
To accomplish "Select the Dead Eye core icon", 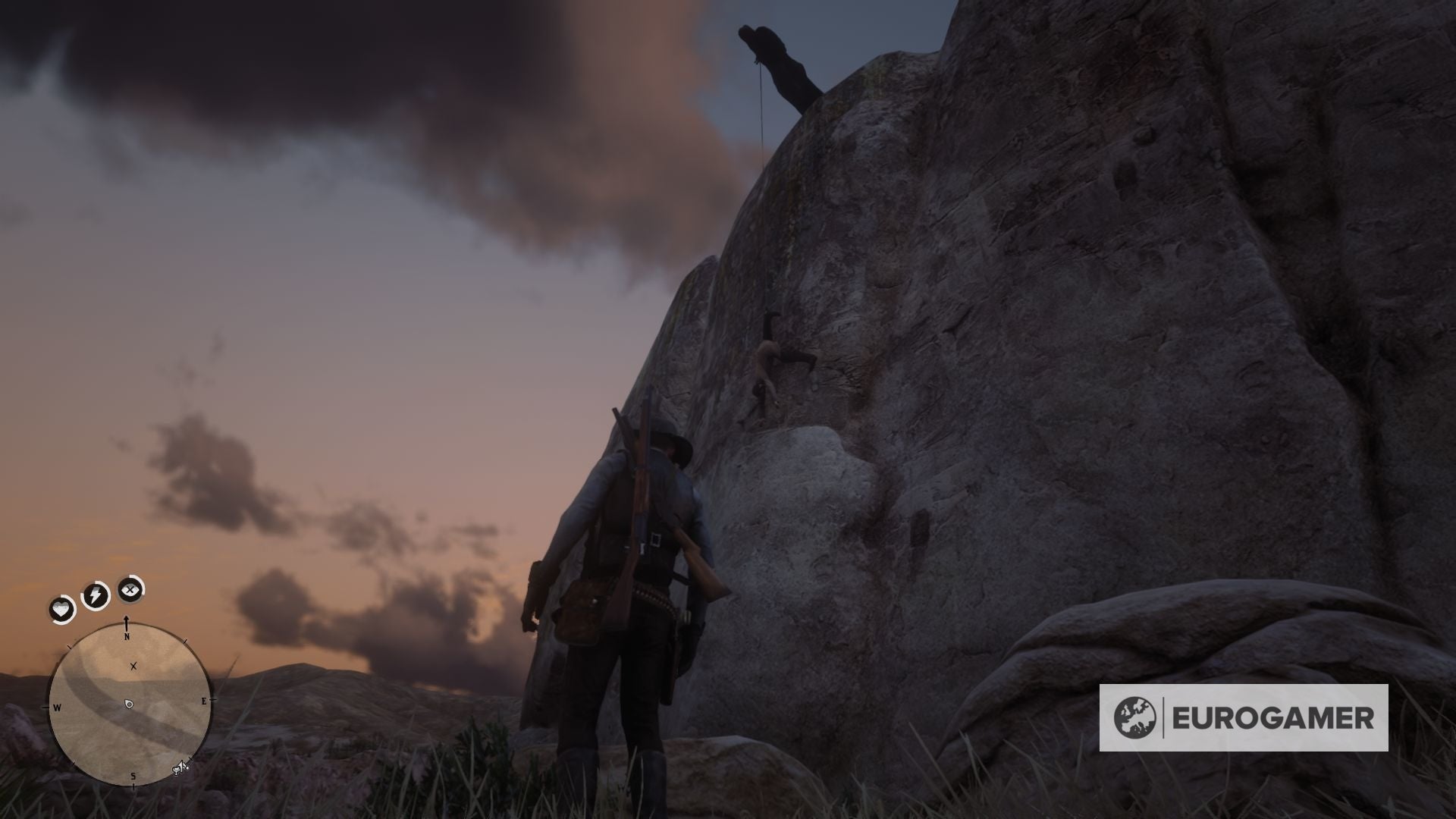I will (129, 590).
